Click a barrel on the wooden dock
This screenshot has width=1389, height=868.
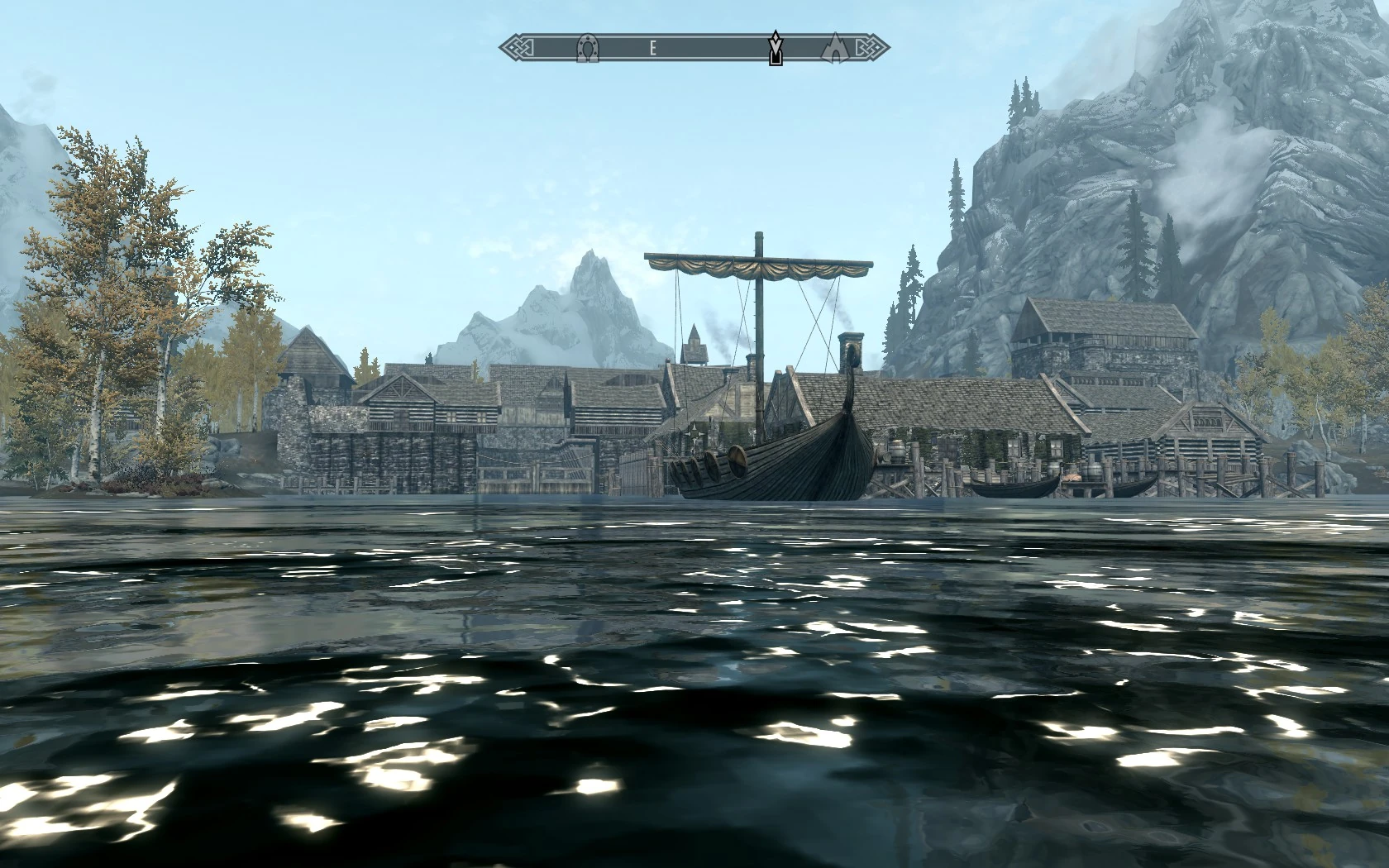897,451
